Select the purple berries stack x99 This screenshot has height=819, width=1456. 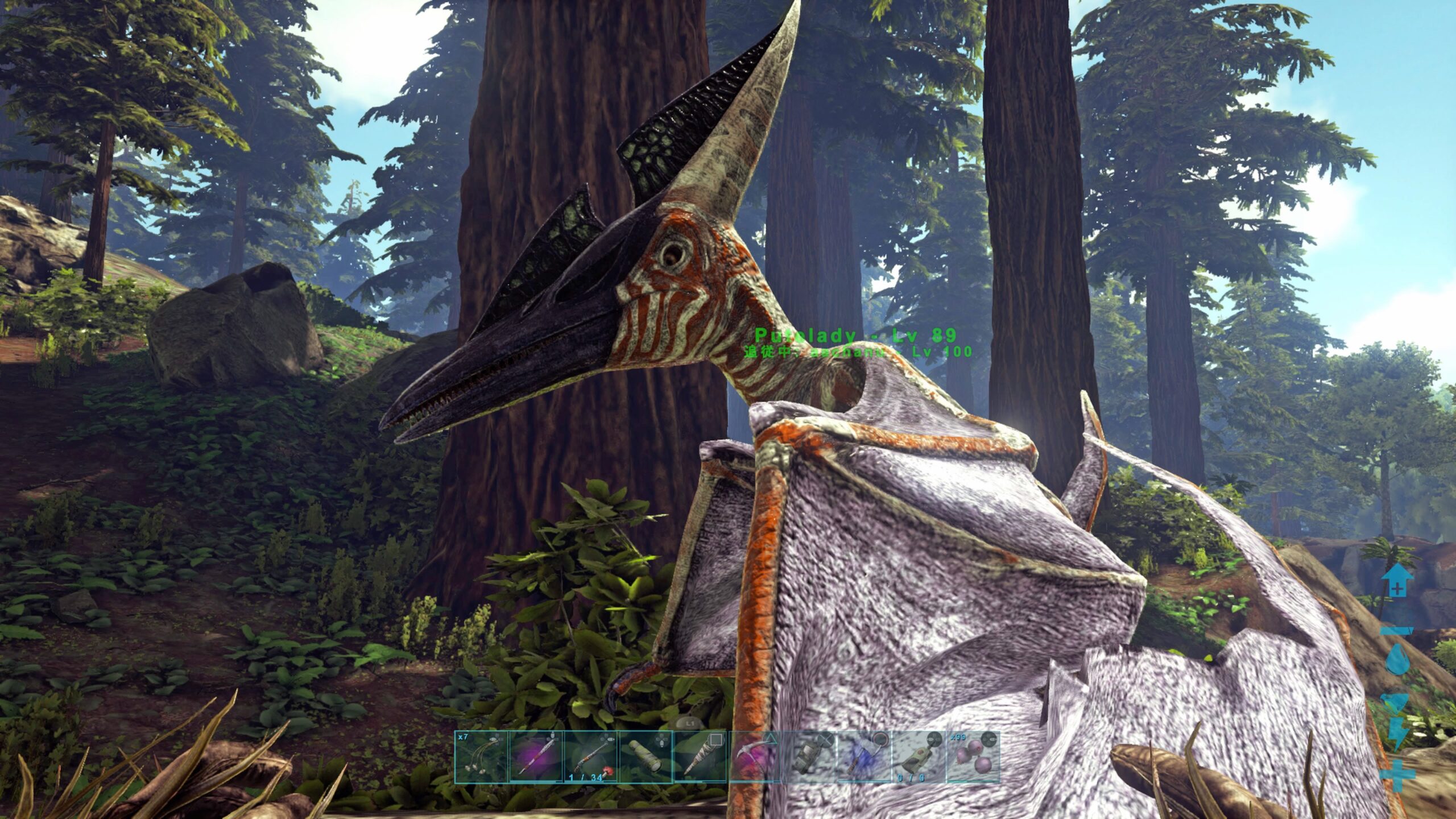coord(973,757)
